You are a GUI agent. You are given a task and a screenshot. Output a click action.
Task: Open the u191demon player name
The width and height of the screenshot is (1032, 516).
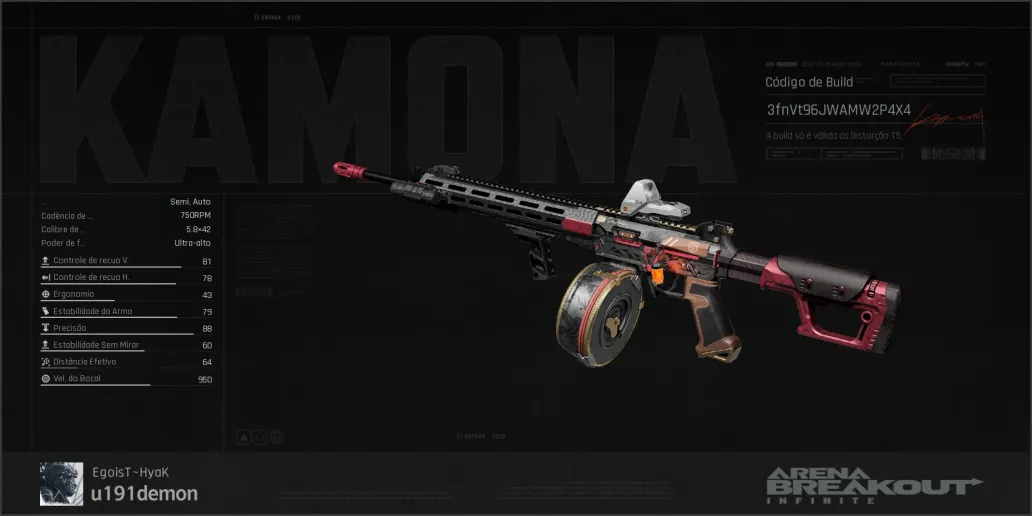pyautogui.click(x=144, y=494)
